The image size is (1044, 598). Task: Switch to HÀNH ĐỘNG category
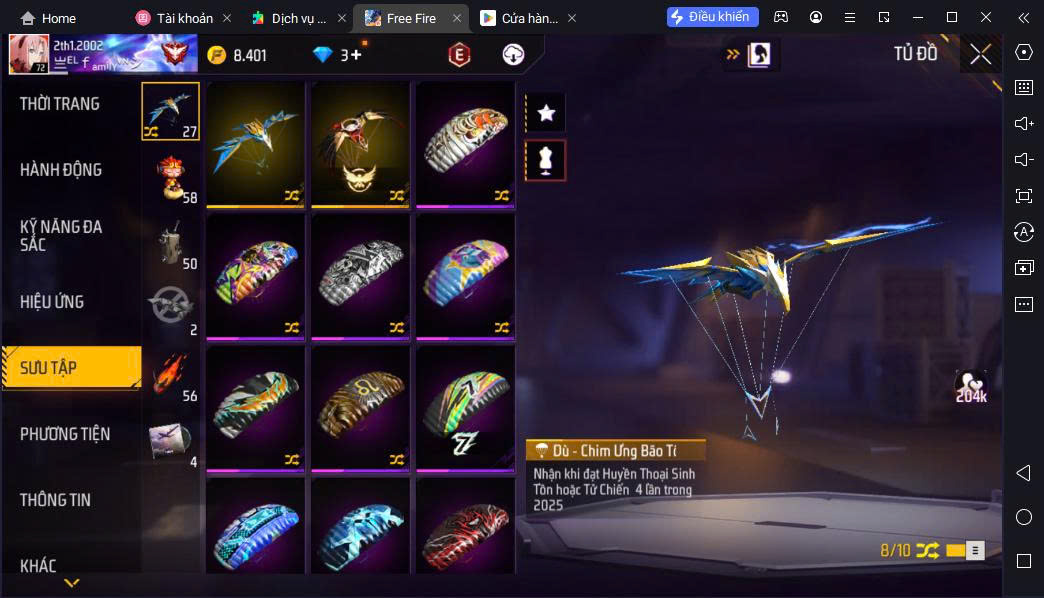[61, 170]
